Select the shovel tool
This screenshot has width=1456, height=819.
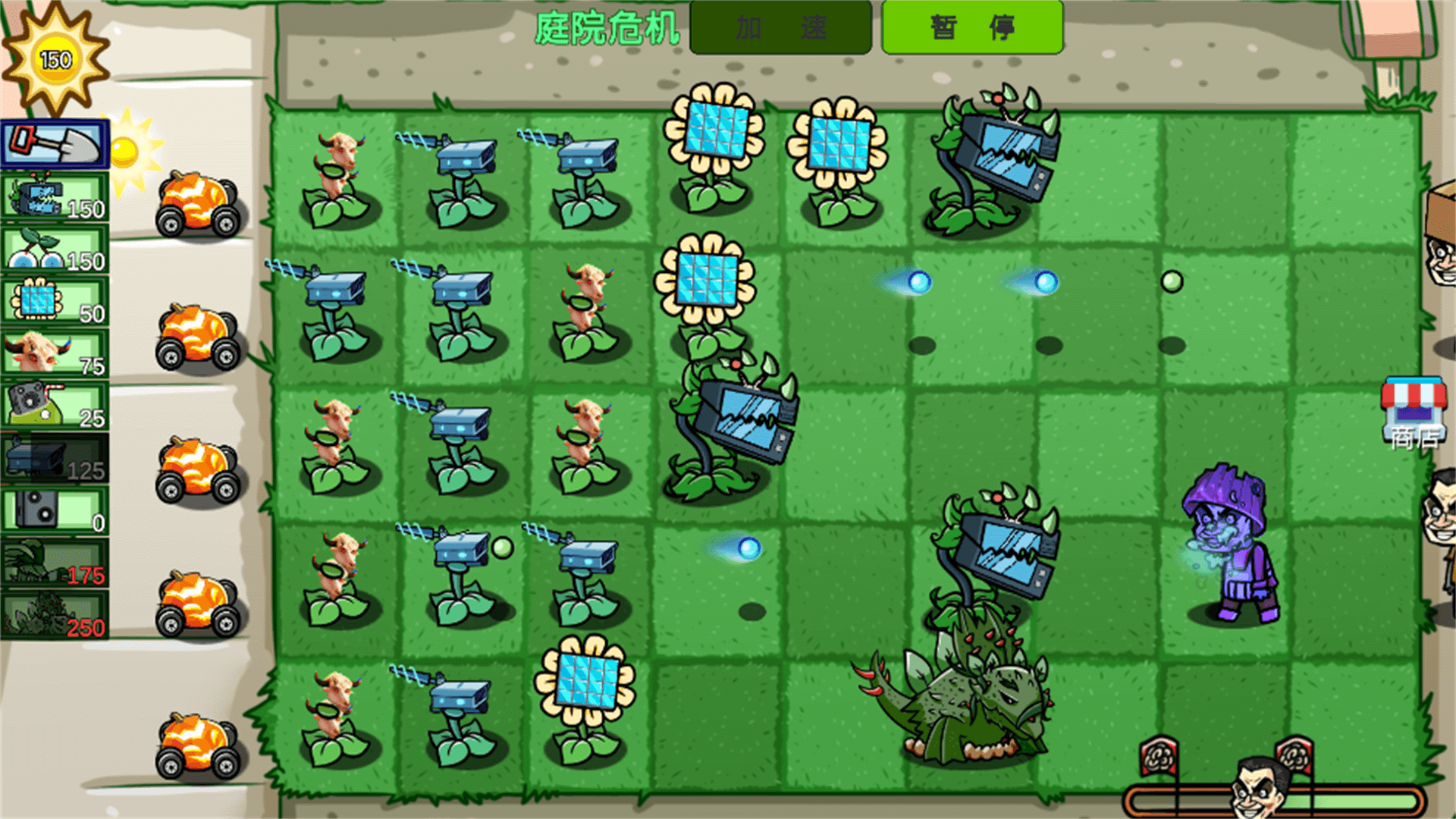(53, 144)
